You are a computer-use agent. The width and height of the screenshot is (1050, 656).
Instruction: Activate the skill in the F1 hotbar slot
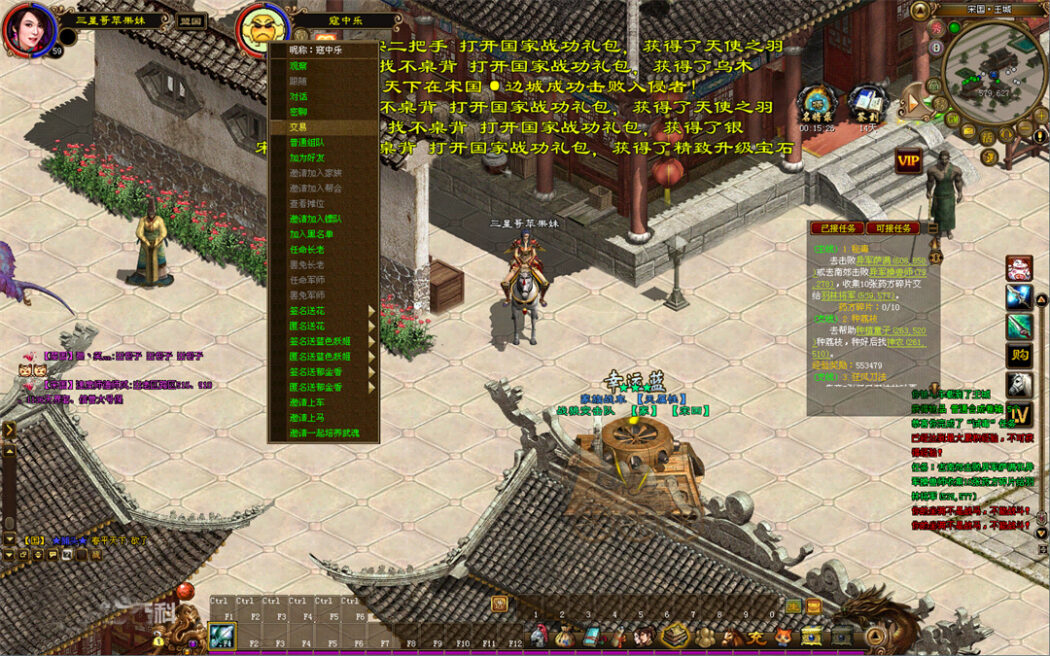(222, 636)
